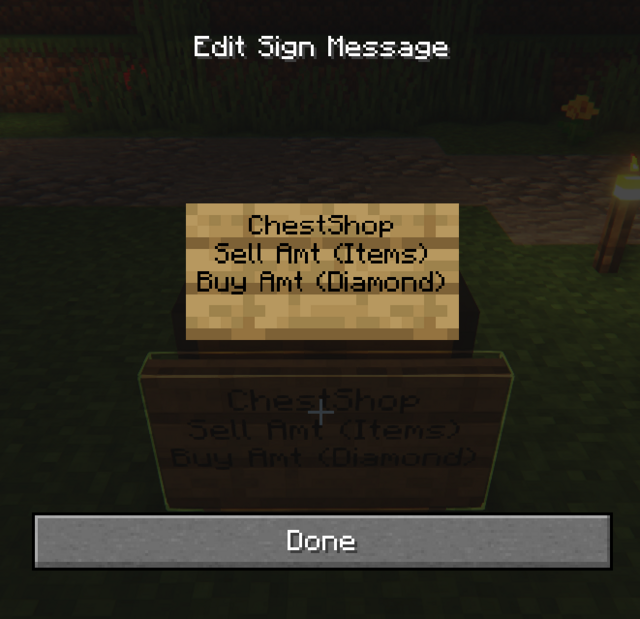Select the "ChestShop" line on the sign editor
The image size is (640, 619).
click(321, 225)
